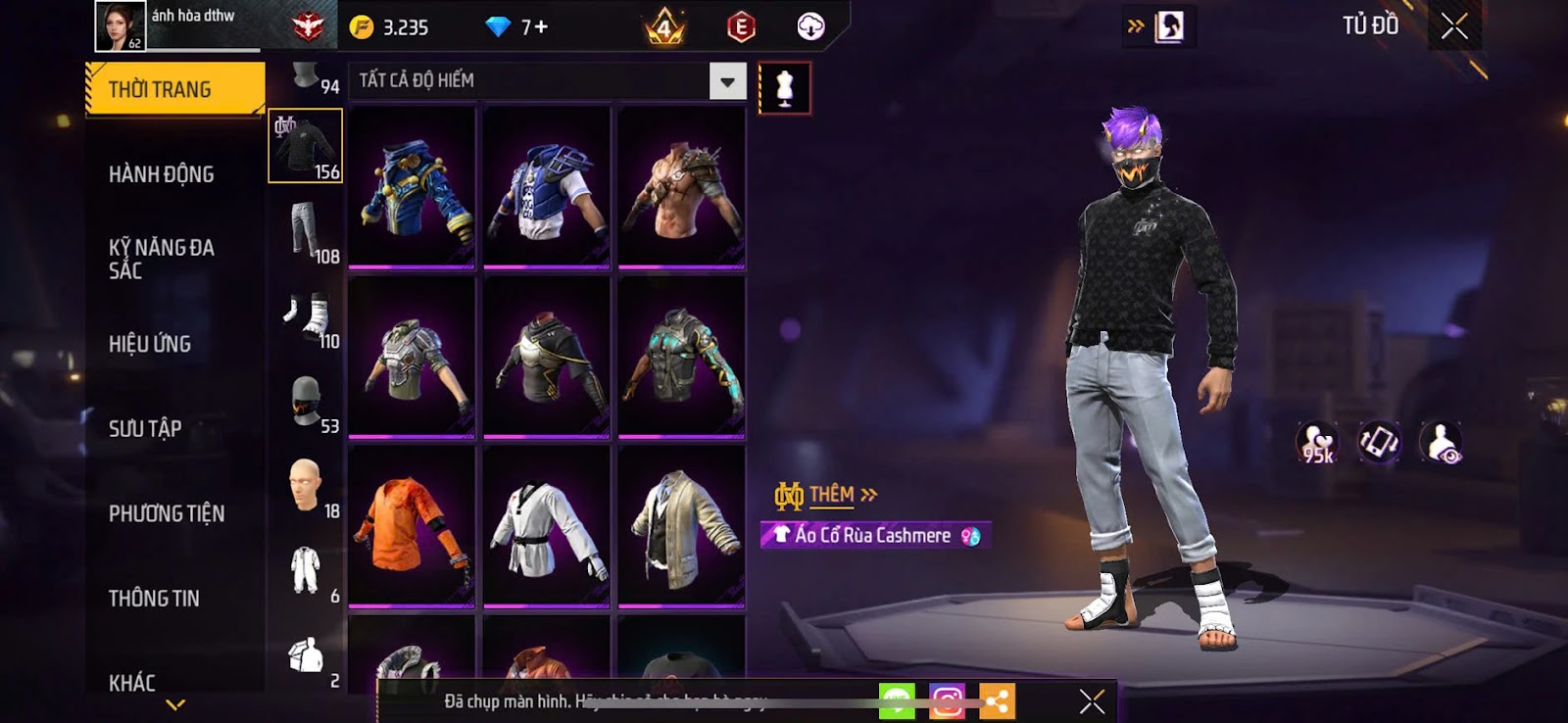
Task: Select the blue and gold hooded jacket
Action: (x=412, y=187)
